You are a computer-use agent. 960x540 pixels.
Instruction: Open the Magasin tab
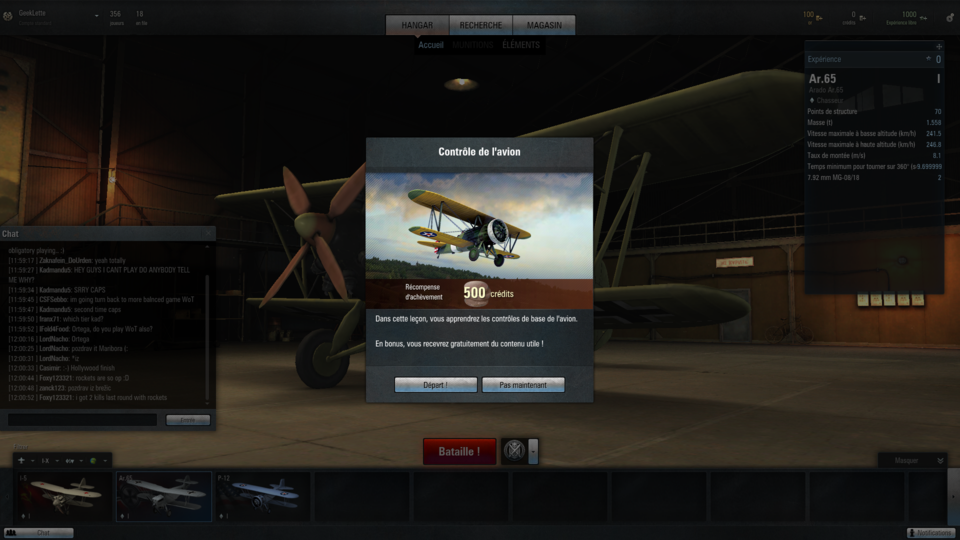pyautogui.click(x=544, y=26)
